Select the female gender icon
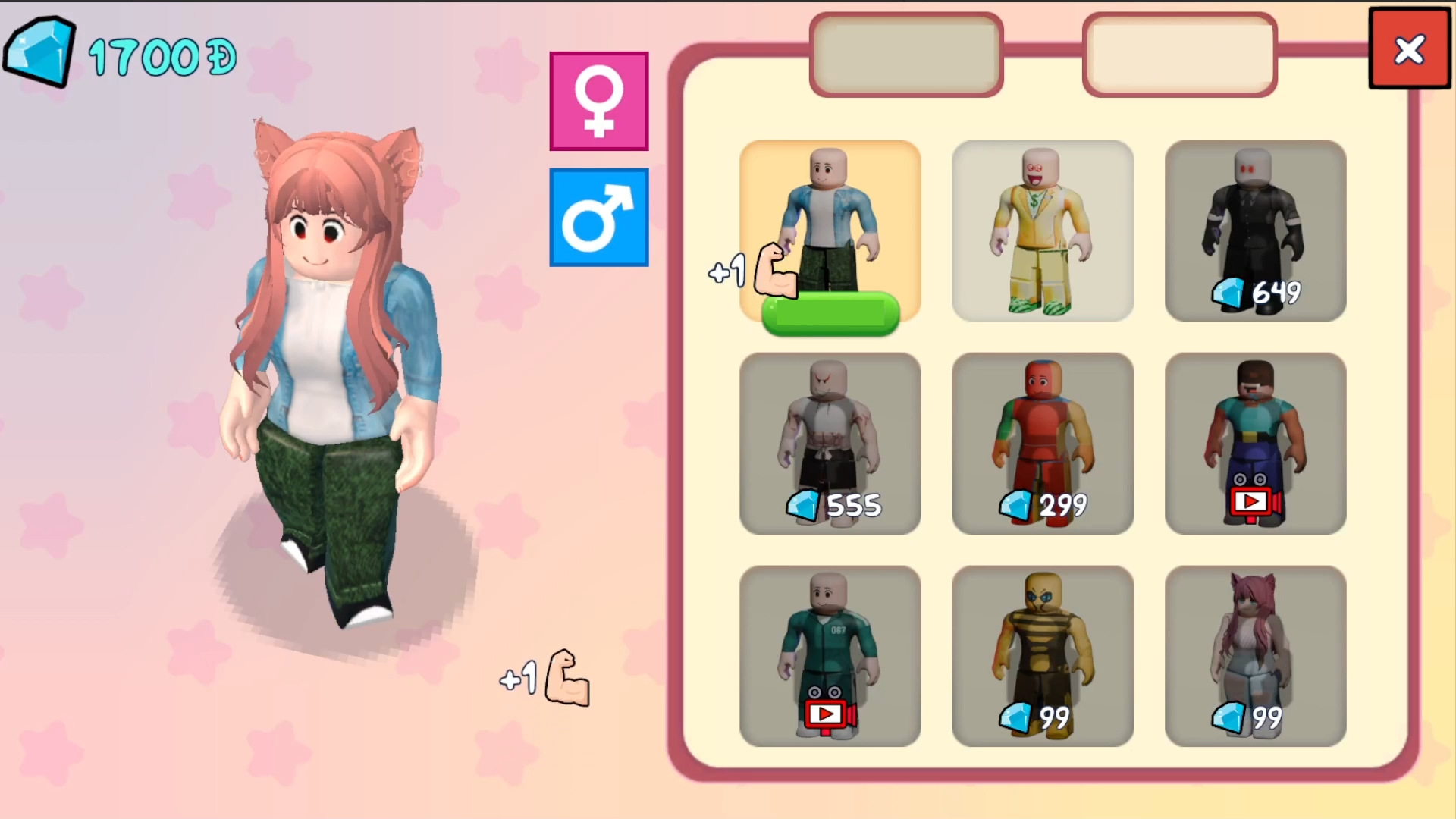Viewport: 1456px width, 819px height. coord(598,101)
